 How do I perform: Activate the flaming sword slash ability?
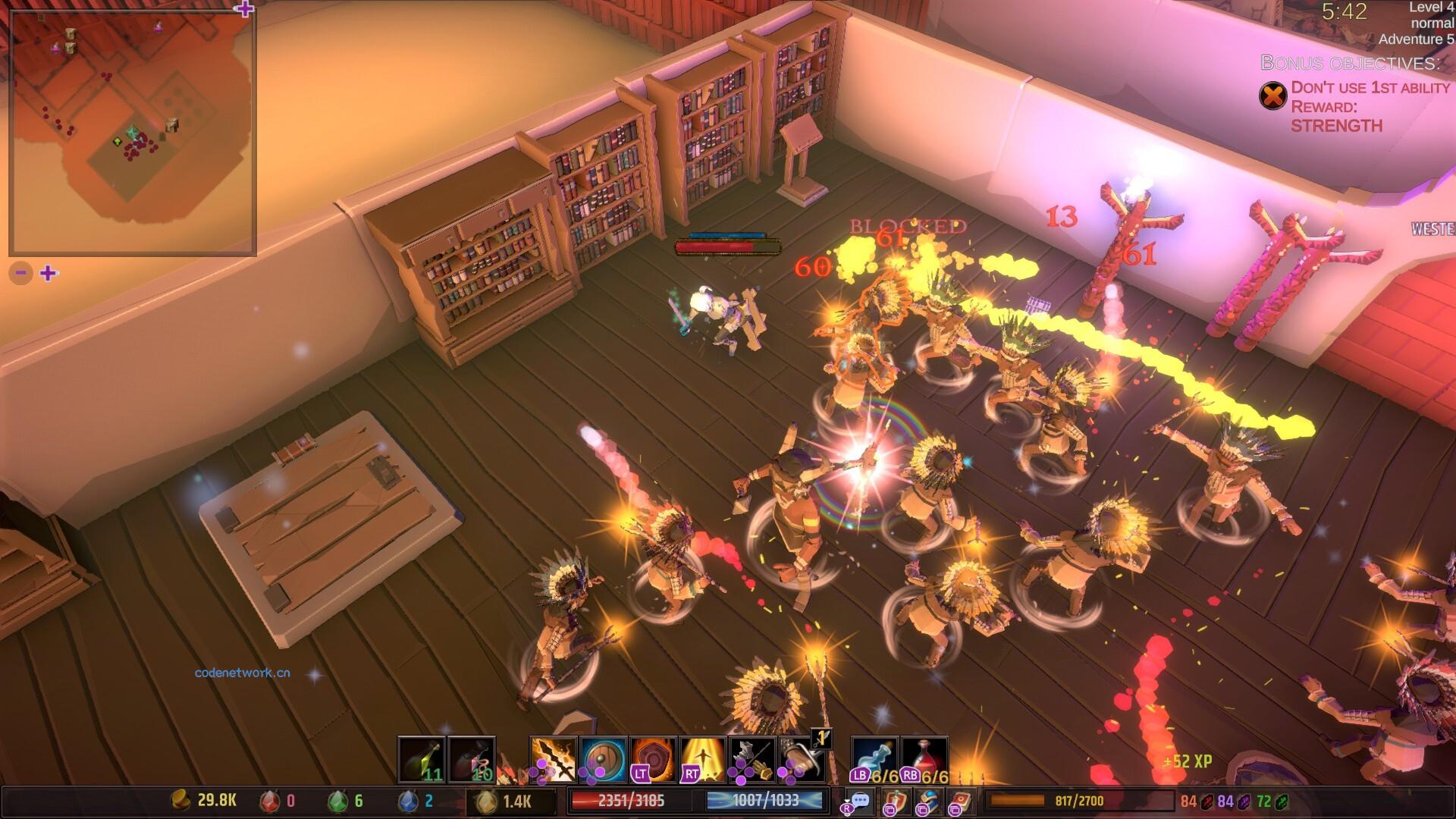point(554,759)
